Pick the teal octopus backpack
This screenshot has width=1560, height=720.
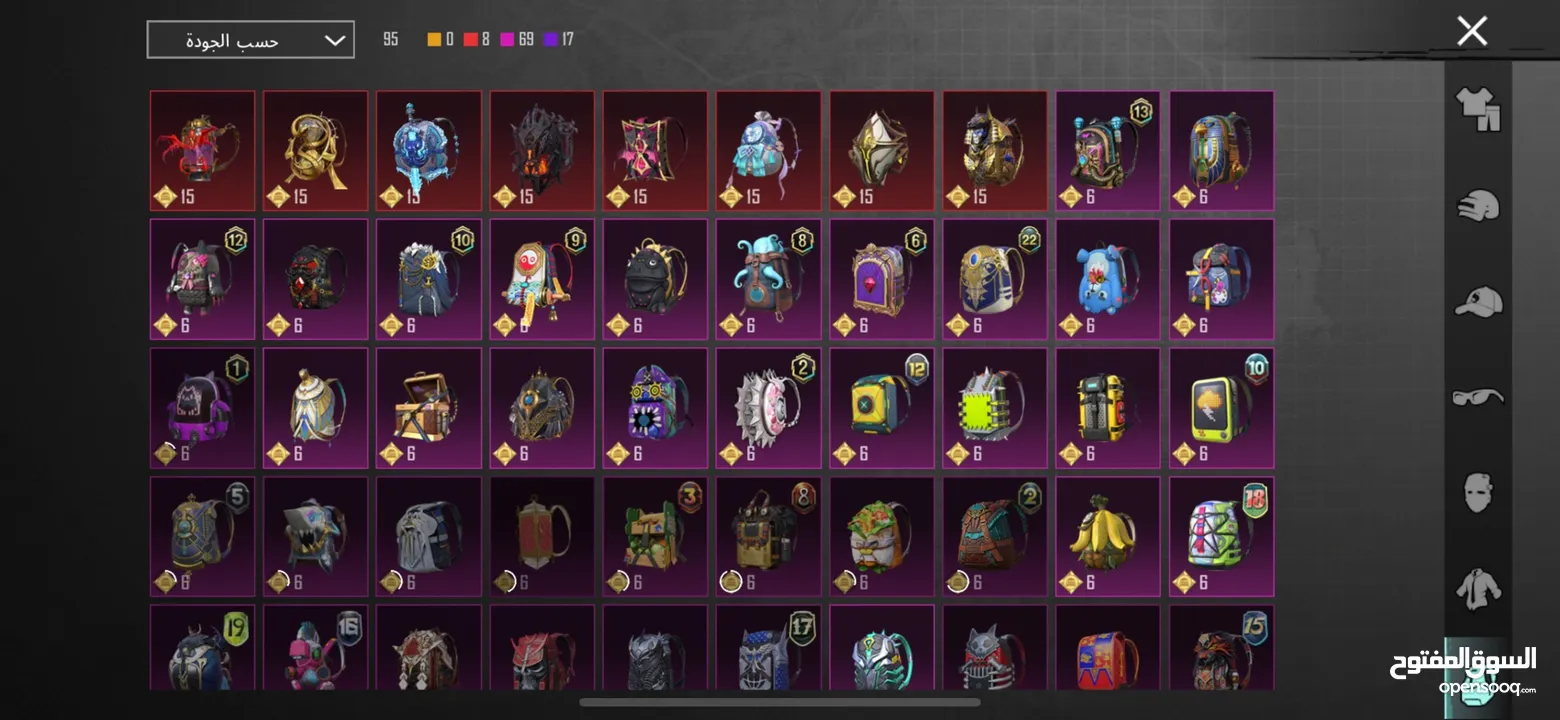click(x=768, y=278)
